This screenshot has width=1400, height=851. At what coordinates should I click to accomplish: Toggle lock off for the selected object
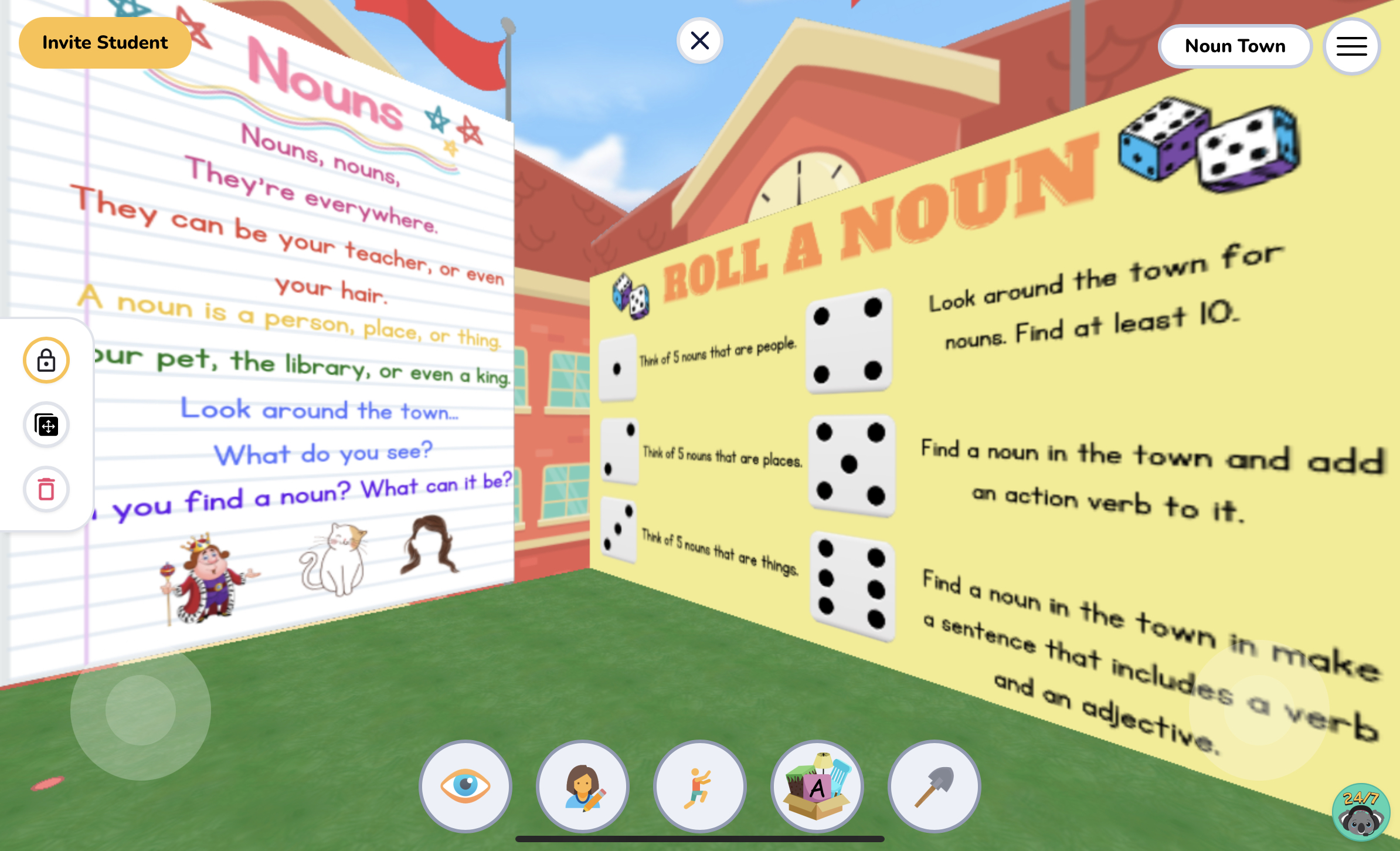(46, 361)
